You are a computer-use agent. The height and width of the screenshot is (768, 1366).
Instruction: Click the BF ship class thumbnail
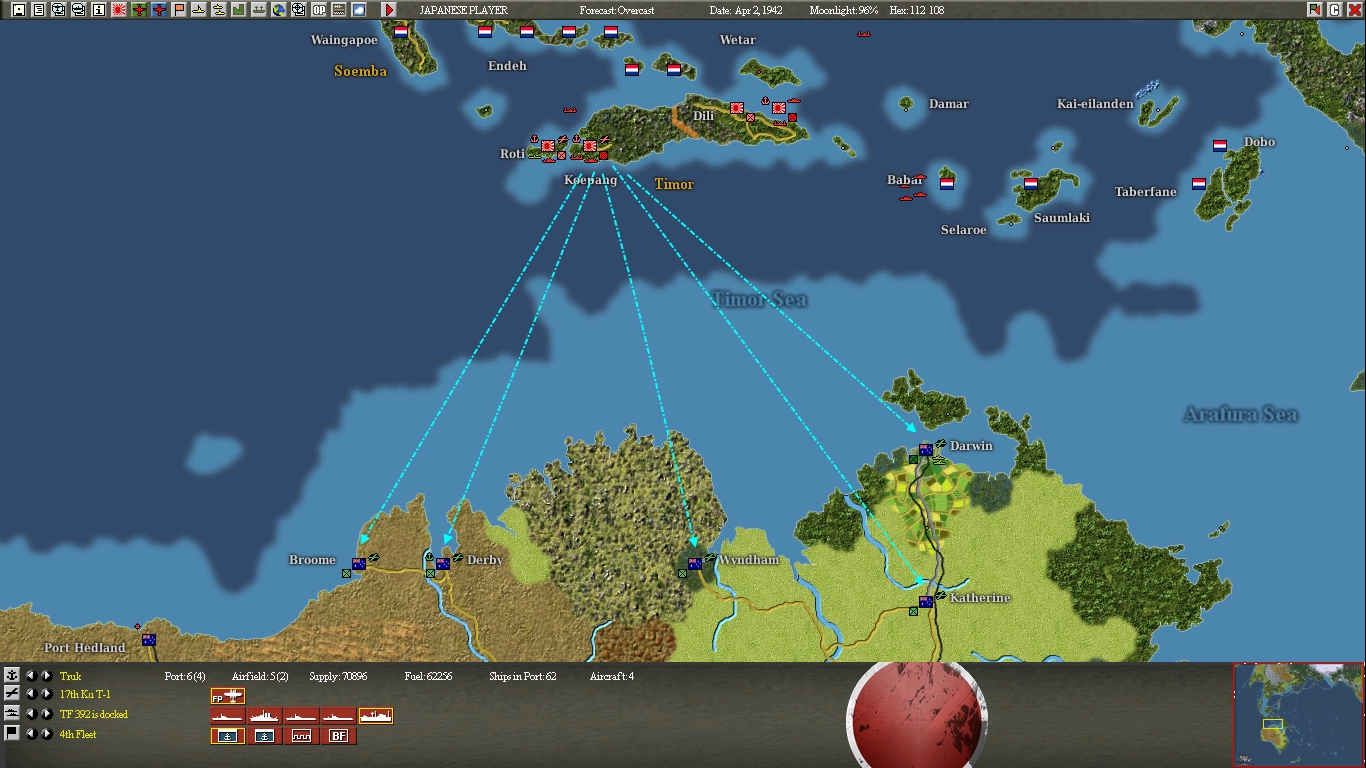[338, 735]
